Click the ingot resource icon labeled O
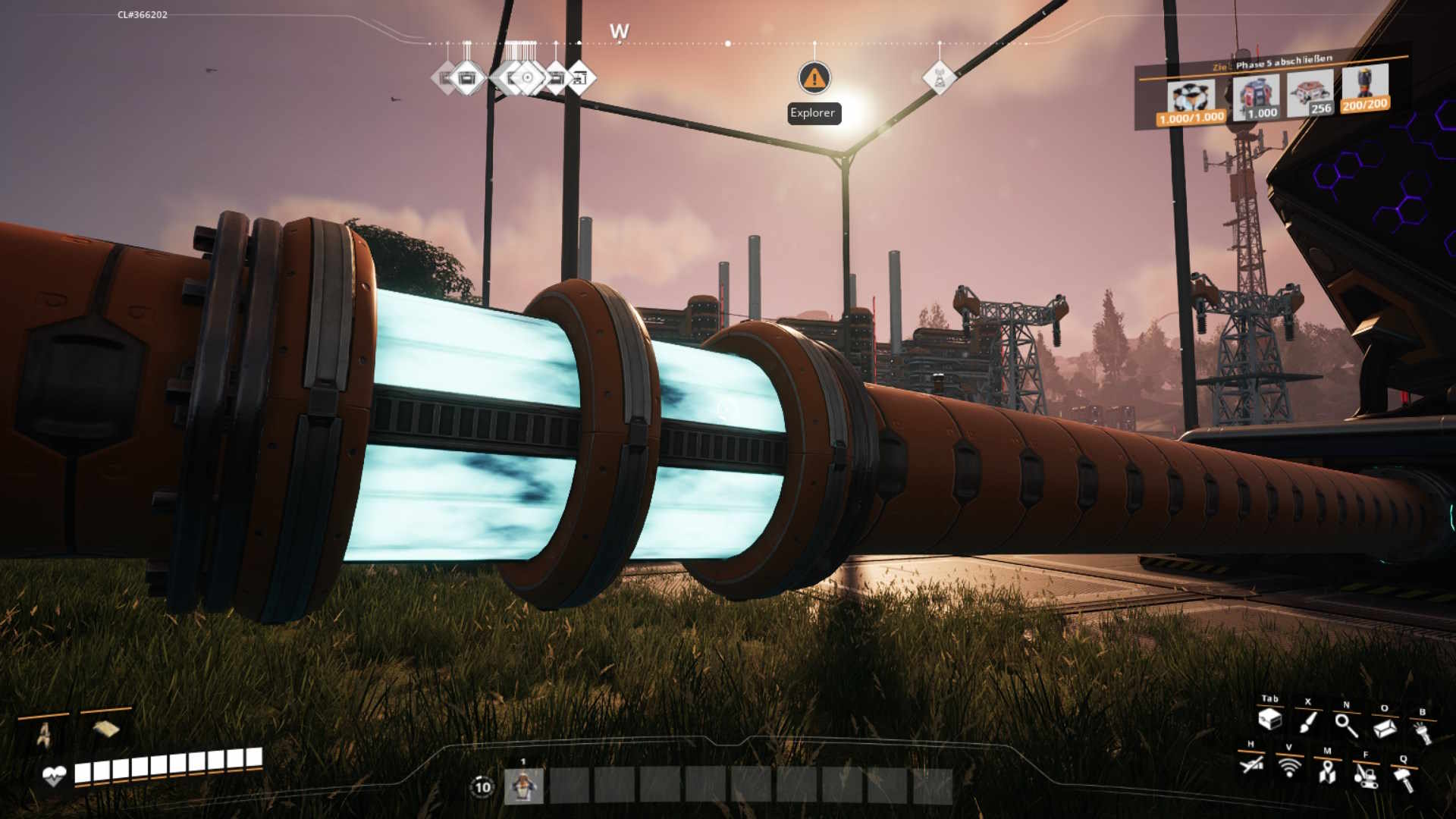Screen dimensions: 1456x819 pos(1385,730)
